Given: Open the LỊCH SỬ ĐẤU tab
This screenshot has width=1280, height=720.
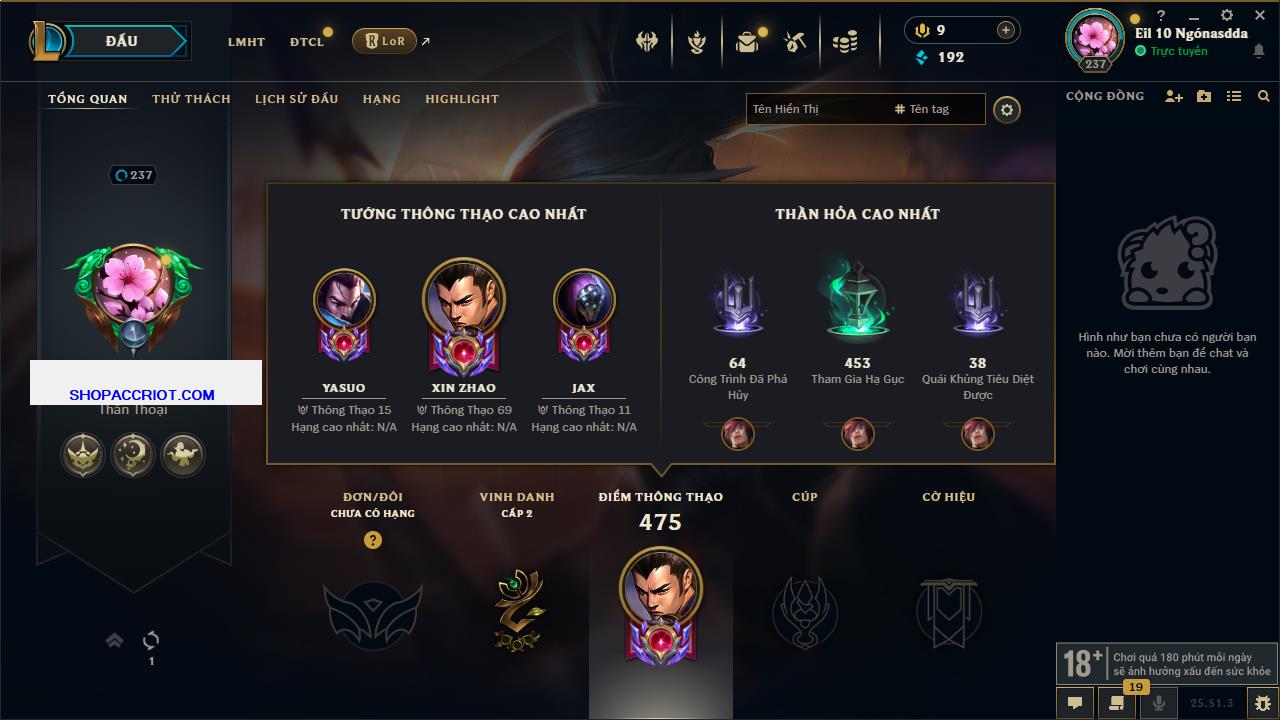Looking at the screenshot, I should [296, 99].
